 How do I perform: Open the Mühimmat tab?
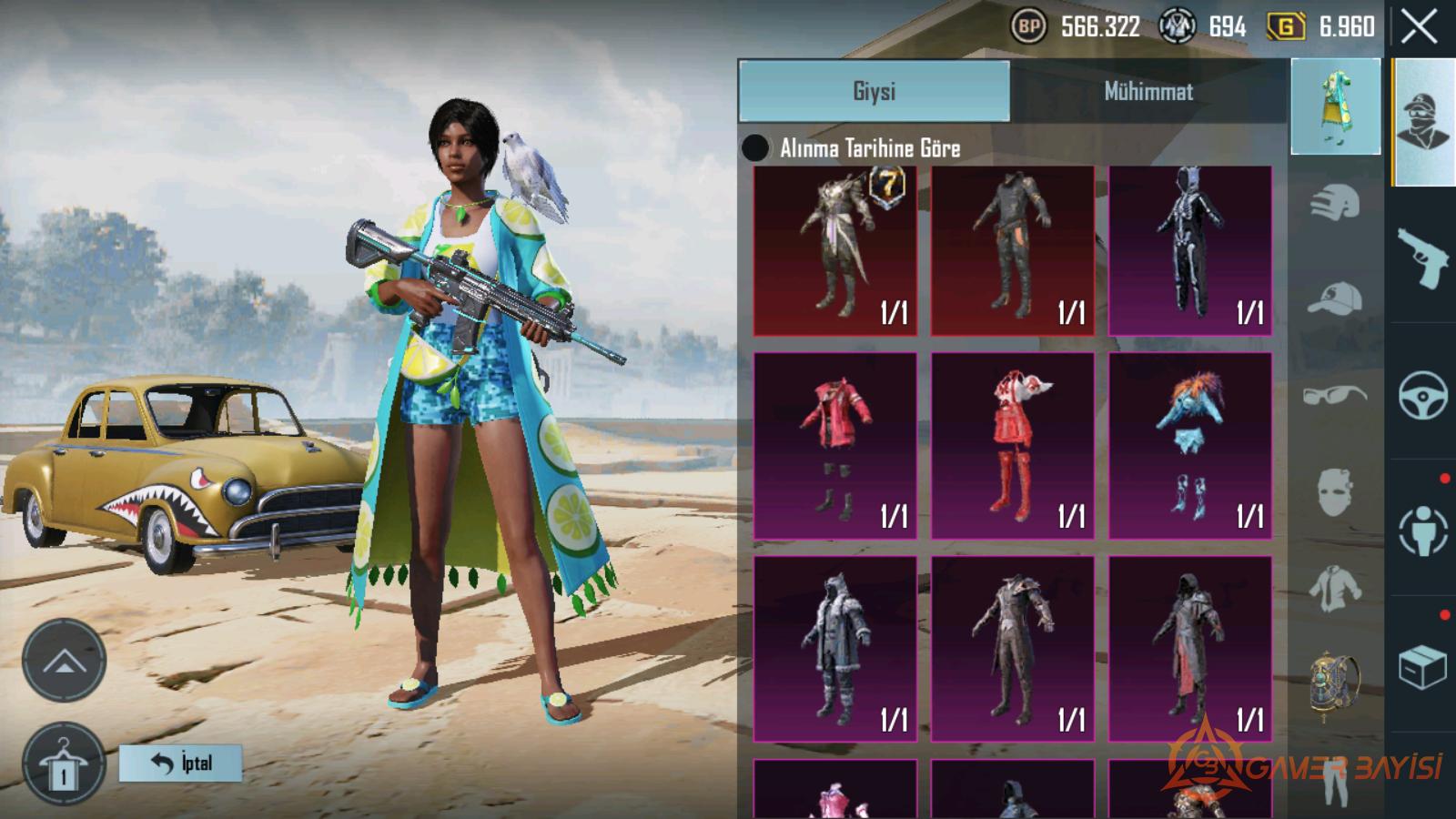click(x=1148, y=91)
